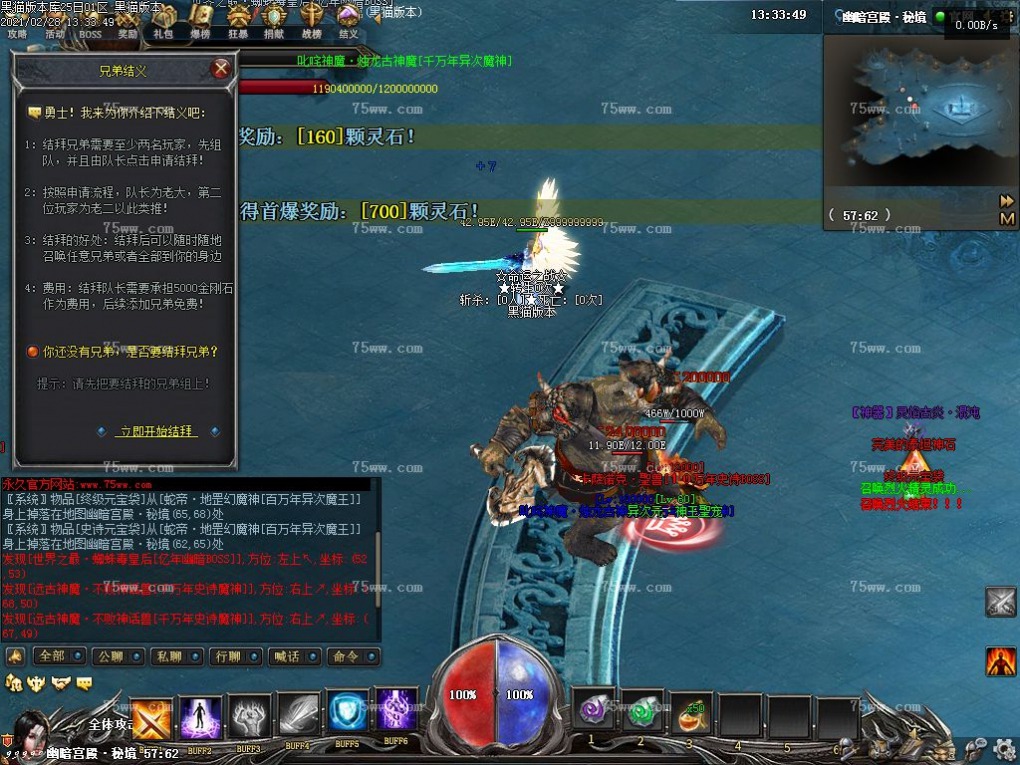
Task: Use the purple swirl stone in slot 1
Action: click(x=594, y=712)
